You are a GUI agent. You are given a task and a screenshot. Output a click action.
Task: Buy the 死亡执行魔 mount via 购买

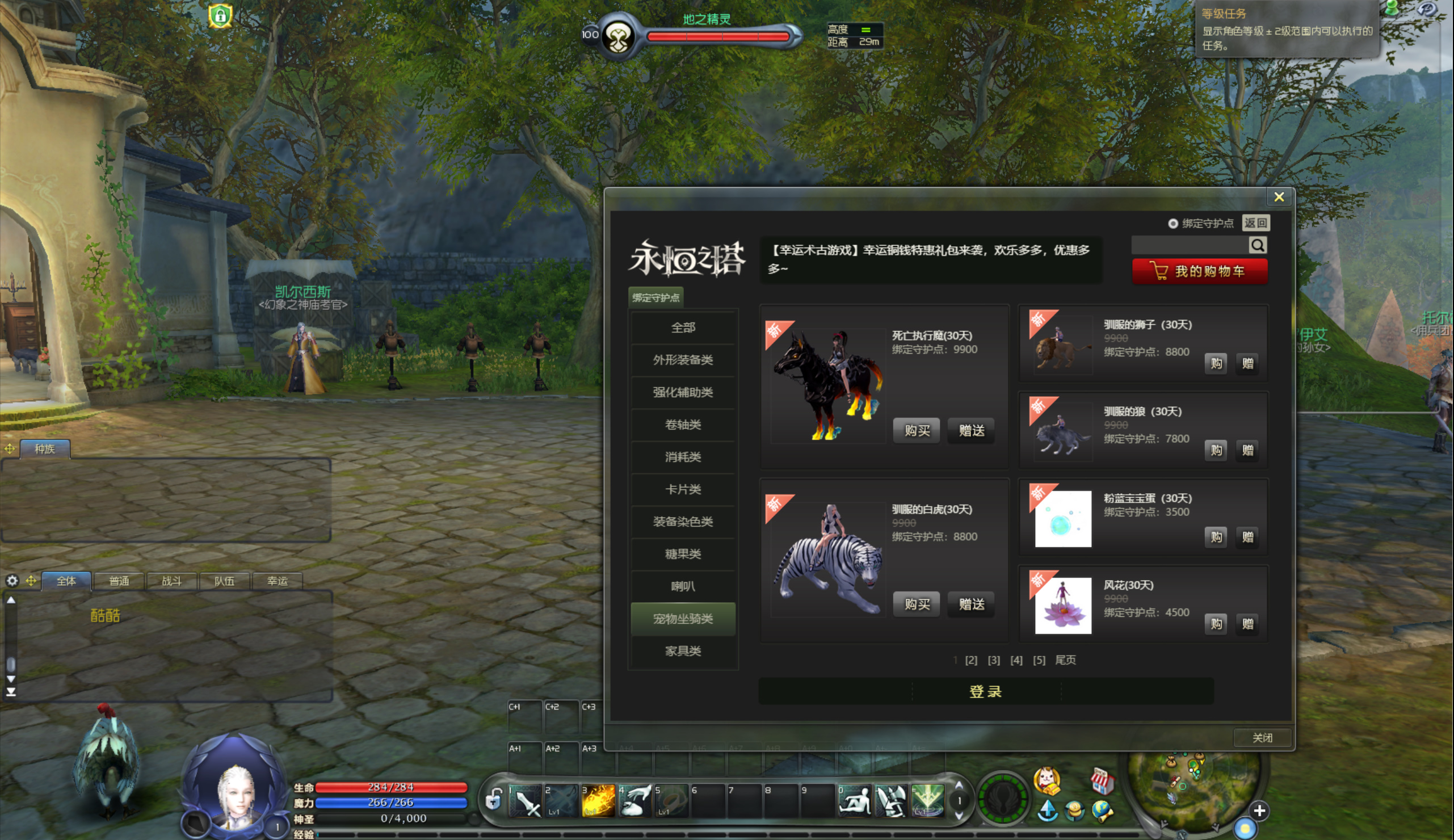click(917, 430)
